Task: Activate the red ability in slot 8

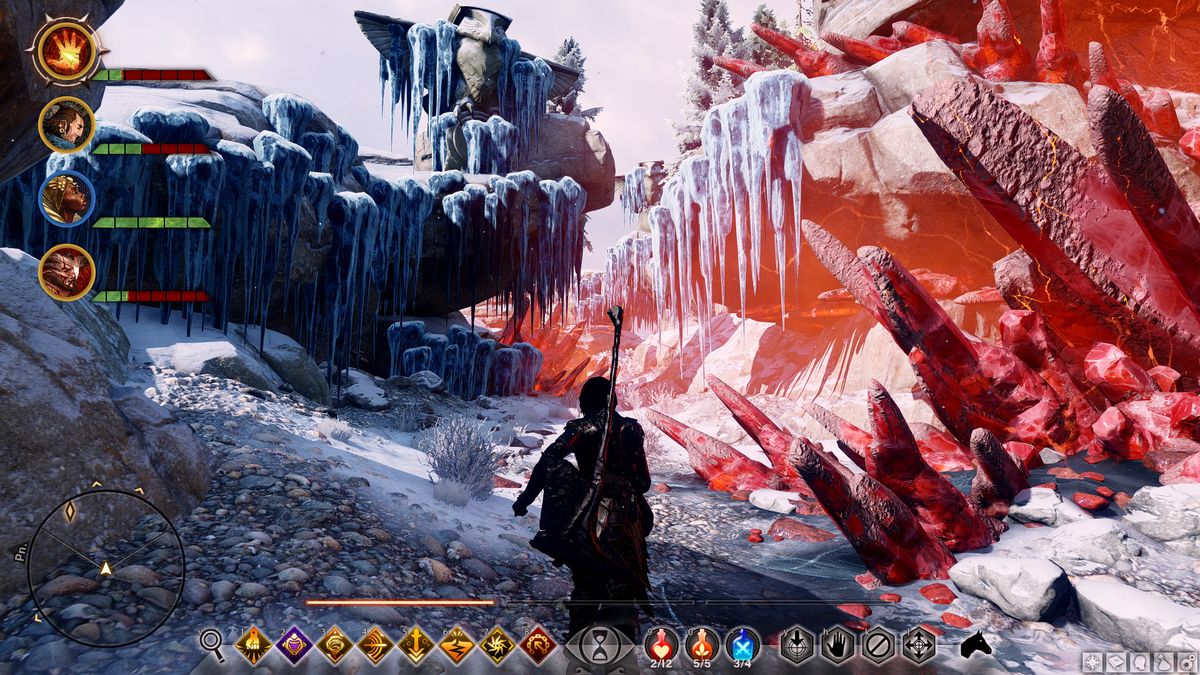Action: tap(538, 645)
